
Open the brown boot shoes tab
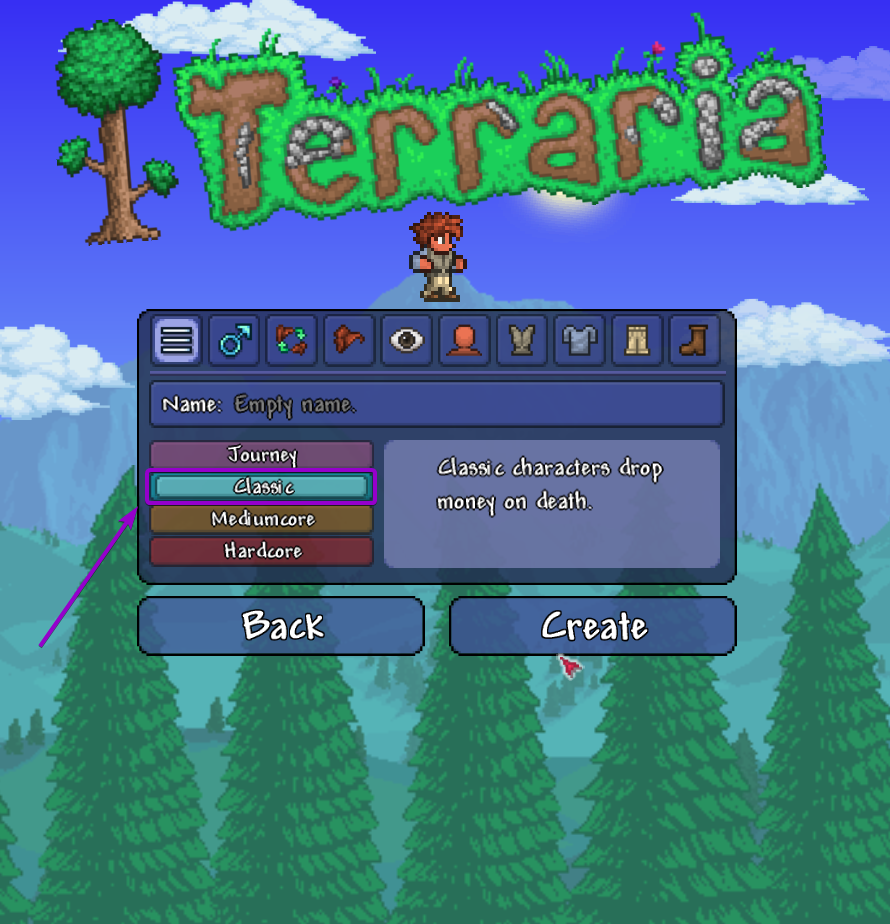pos(694,341)
